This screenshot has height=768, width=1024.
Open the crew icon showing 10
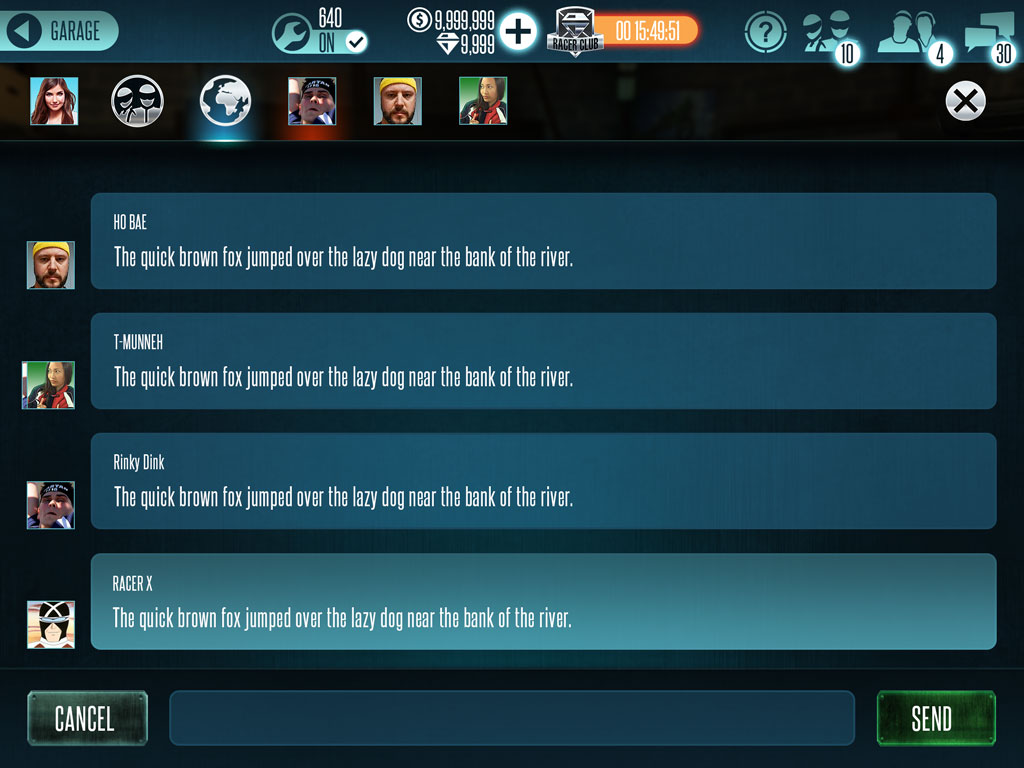pos(830,33)
